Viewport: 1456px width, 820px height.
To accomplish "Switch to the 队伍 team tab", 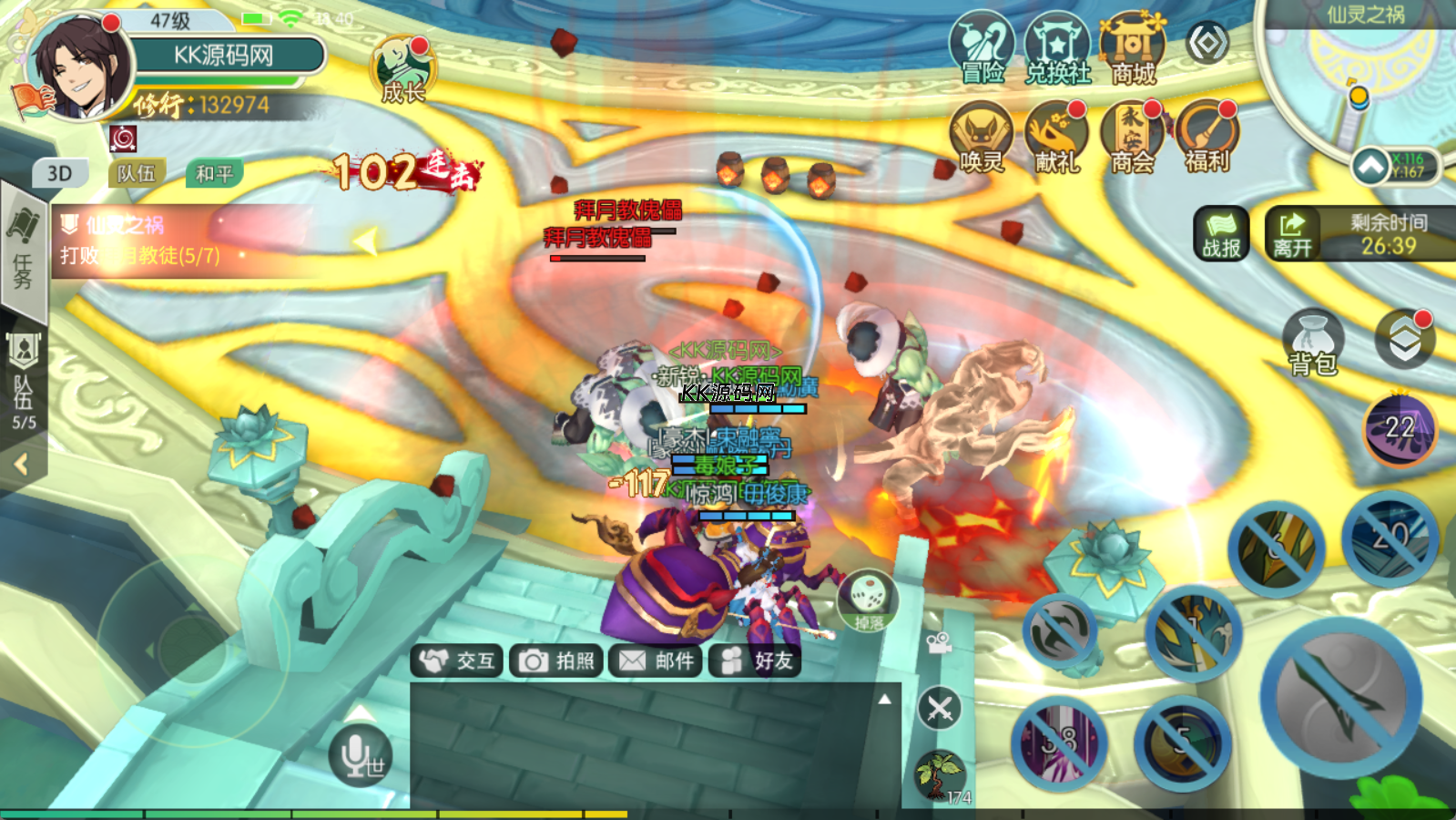I will (137, 173).
